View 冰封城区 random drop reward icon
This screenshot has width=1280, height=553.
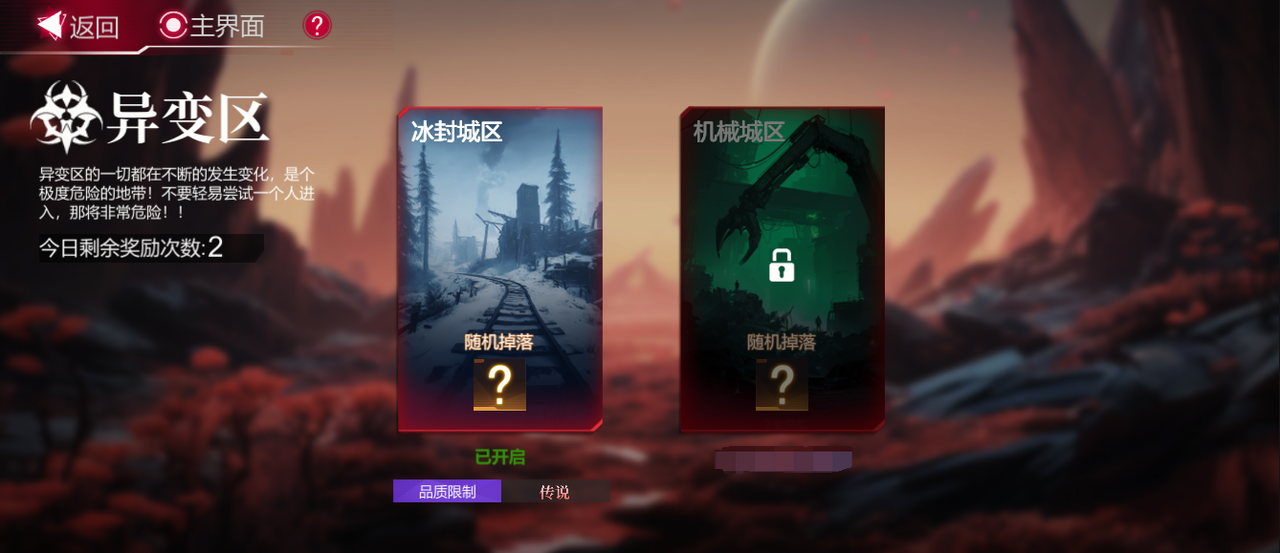point(500,384)
